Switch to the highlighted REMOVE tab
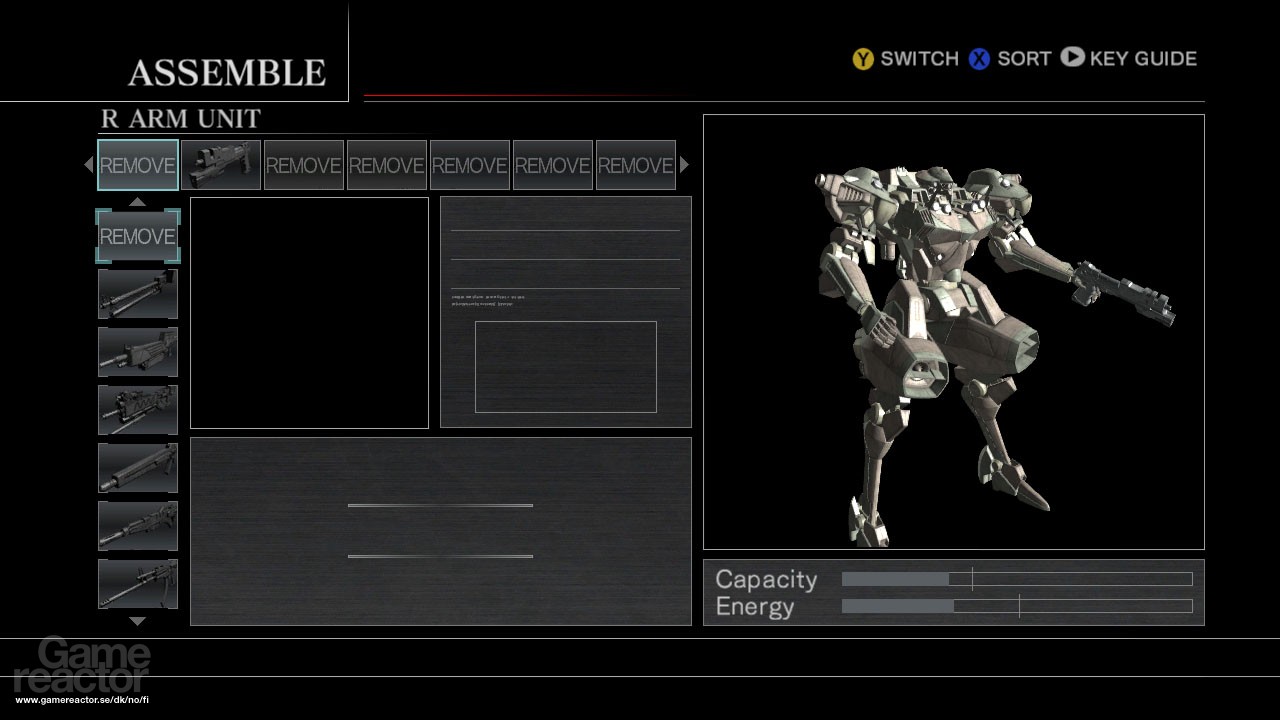Screen dimensions: 1280x720 [137, 164]
